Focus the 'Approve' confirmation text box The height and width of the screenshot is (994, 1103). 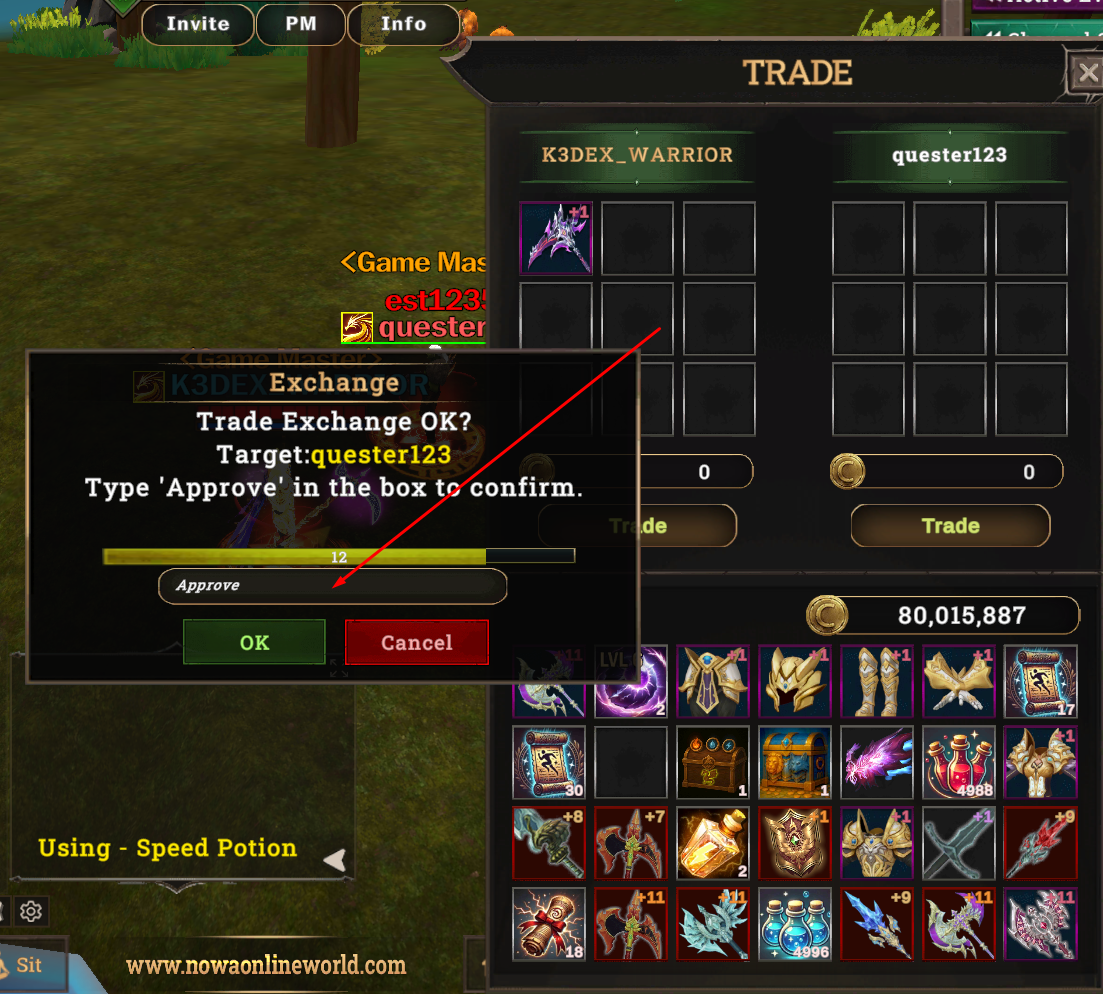[x=332, y=586]
